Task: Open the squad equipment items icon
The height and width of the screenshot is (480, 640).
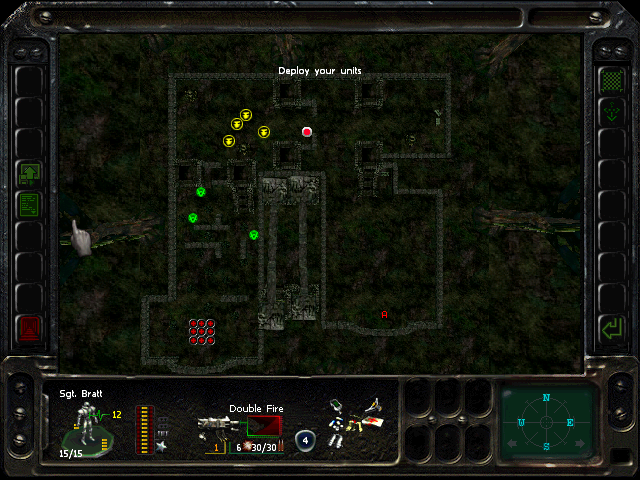Action: [353, 421]
